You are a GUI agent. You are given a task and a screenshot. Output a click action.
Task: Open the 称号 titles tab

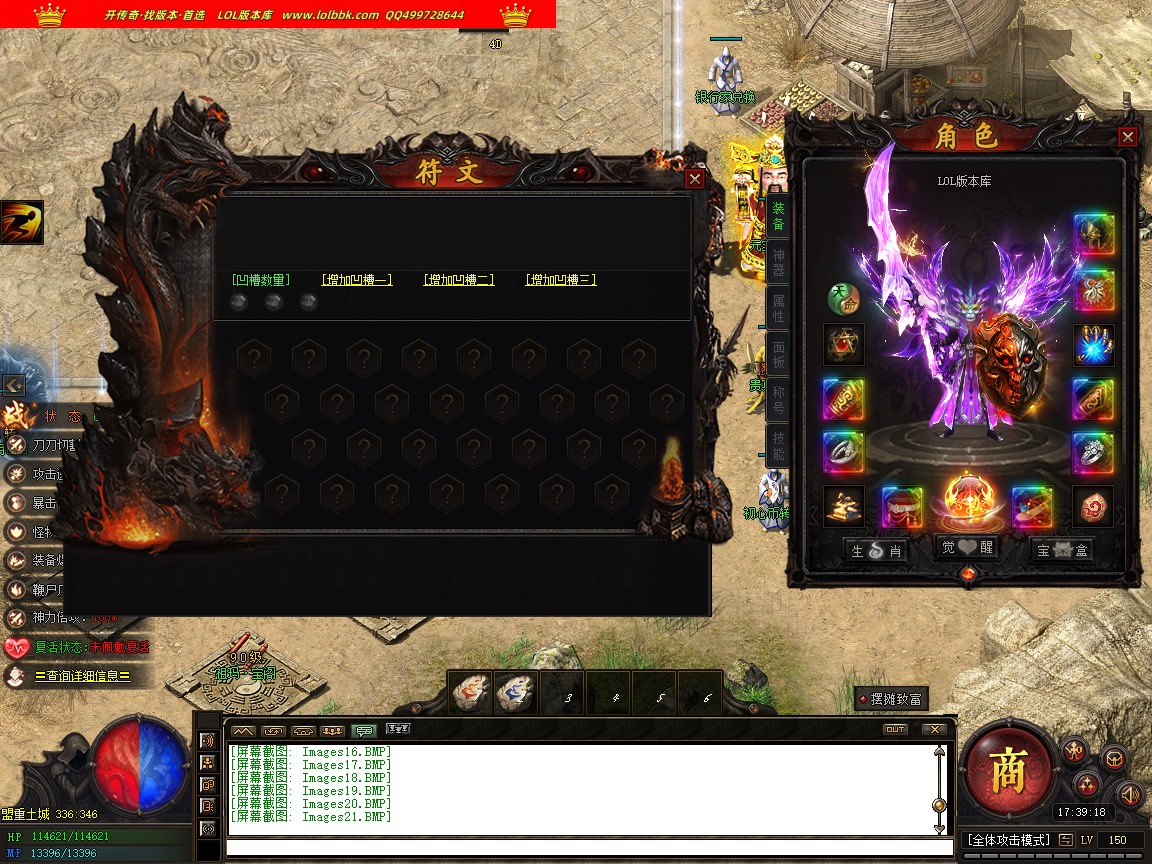pos(778,400)
